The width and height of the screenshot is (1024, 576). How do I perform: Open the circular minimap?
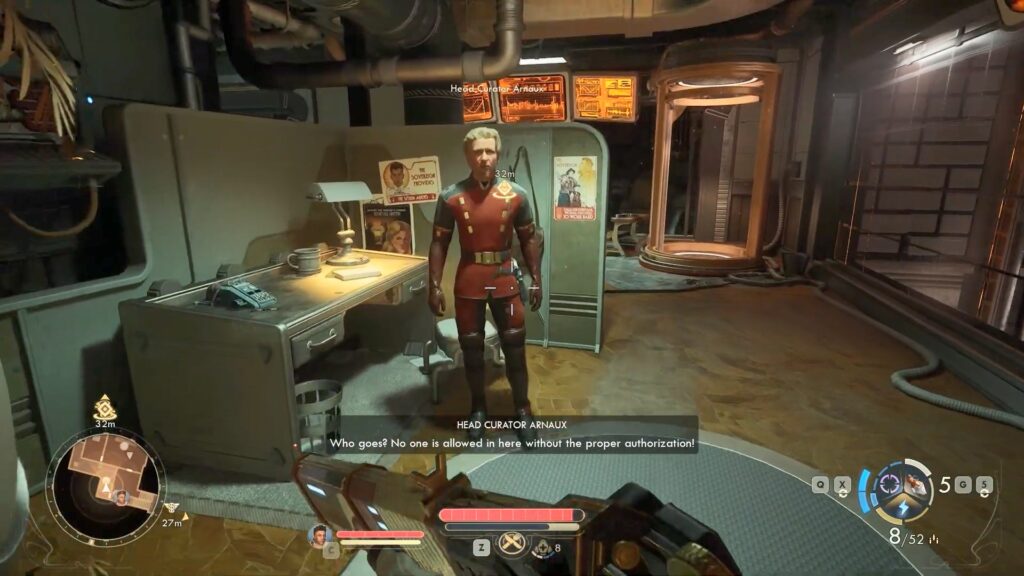click(105, 487)
